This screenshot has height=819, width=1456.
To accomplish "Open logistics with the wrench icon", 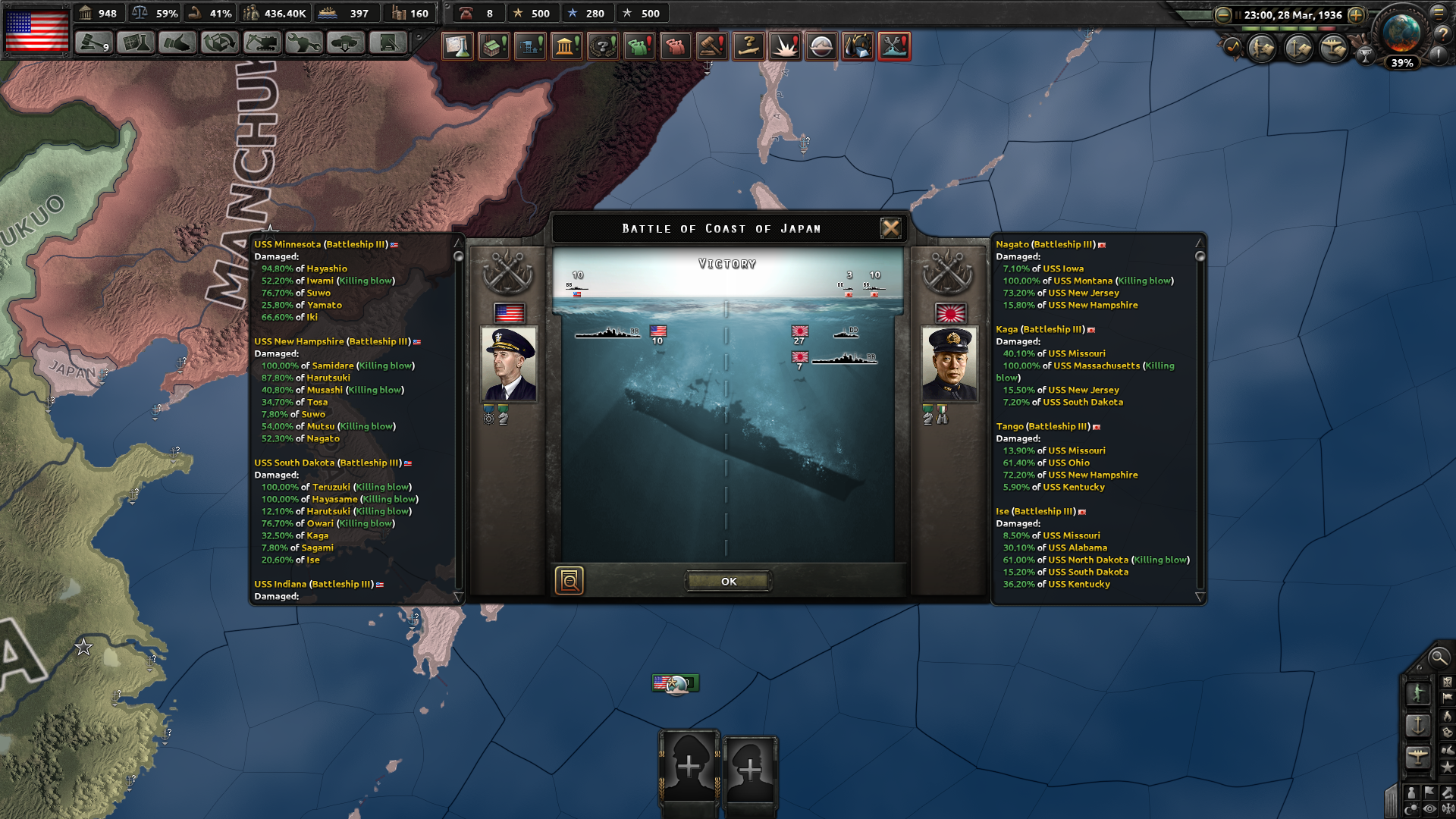I will pyautogui.click(x=303, y=43).
